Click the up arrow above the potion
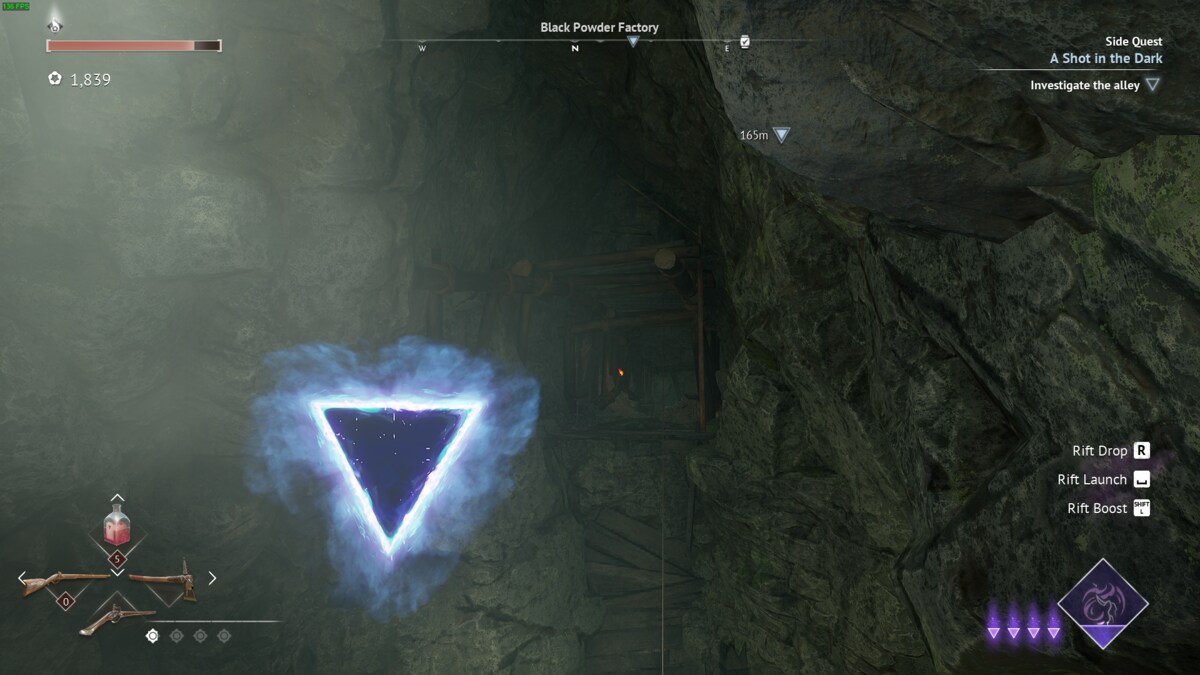The image size is (1200, 675). point(117,498)
